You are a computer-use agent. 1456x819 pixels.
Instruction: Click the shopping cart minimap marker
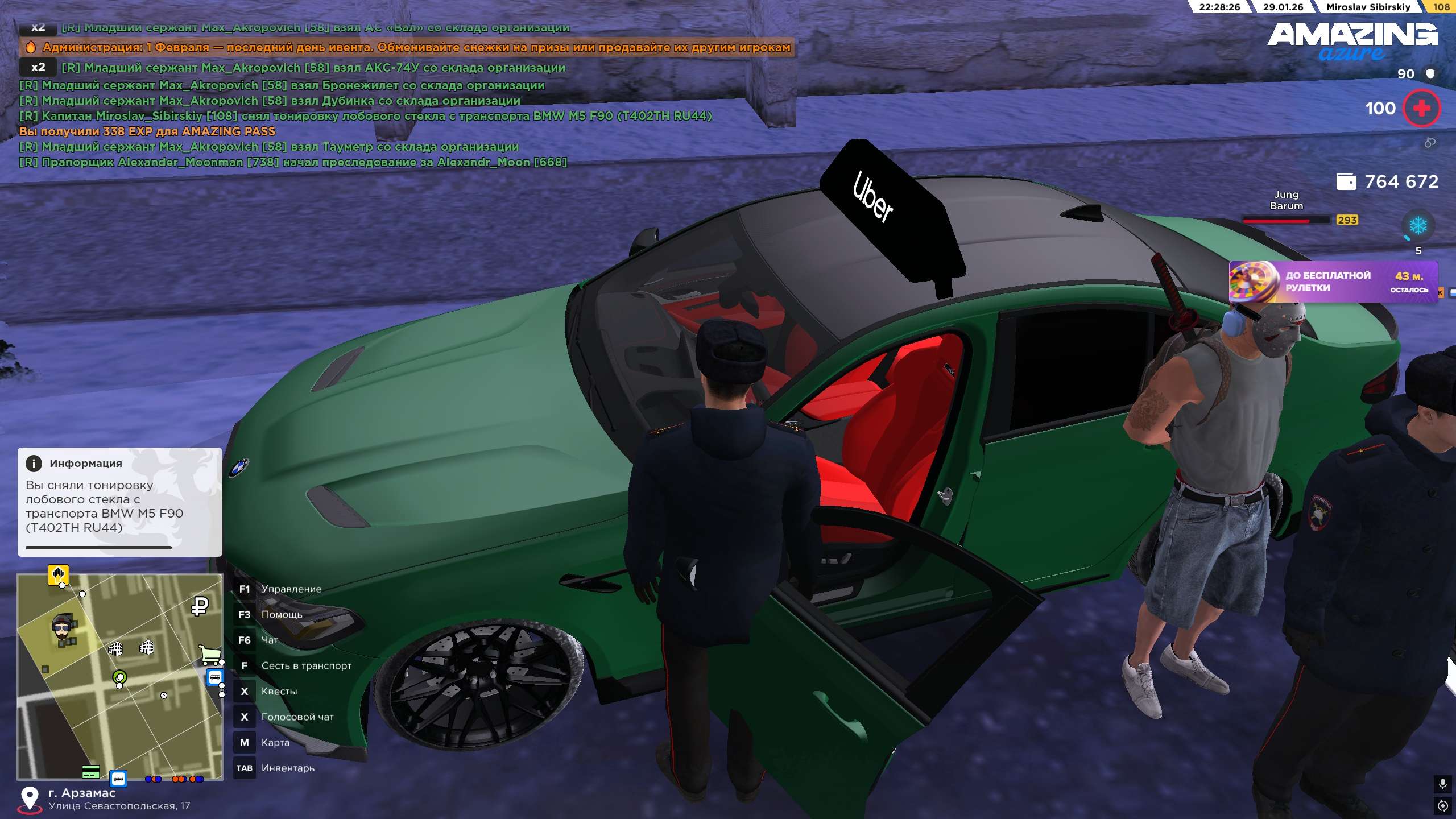coord(210,654)
